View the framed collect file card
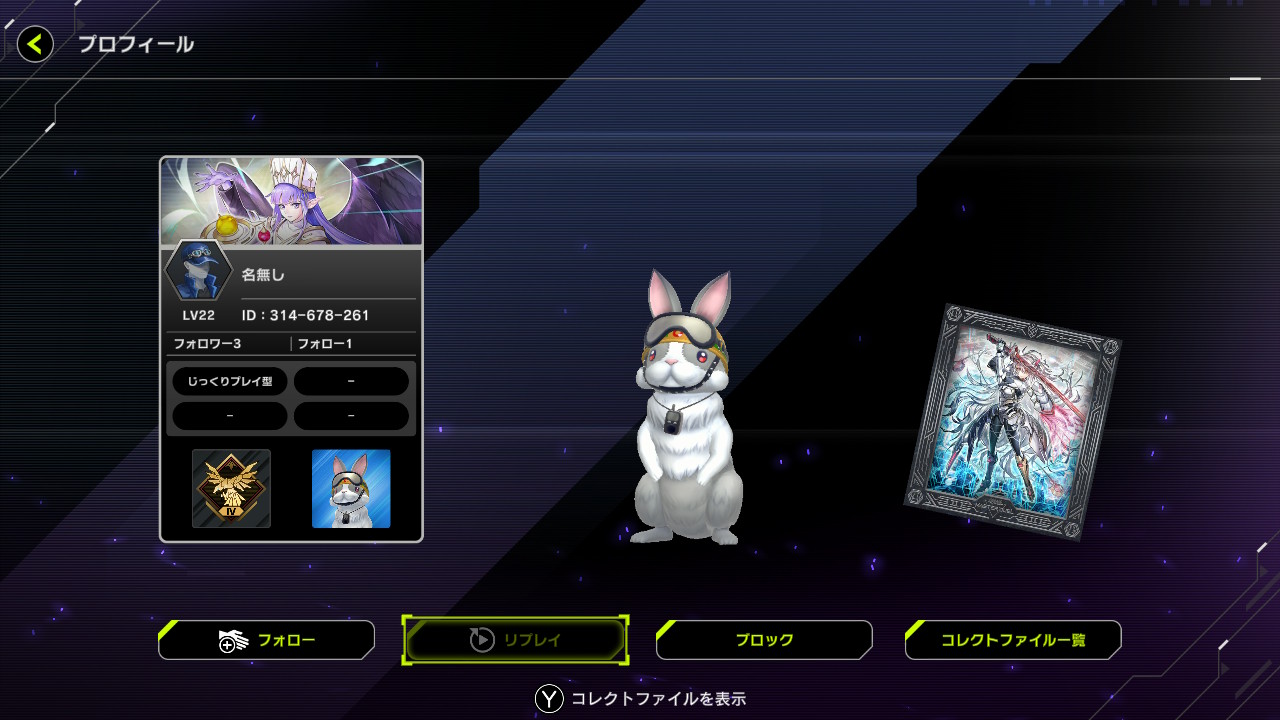 1012,421
